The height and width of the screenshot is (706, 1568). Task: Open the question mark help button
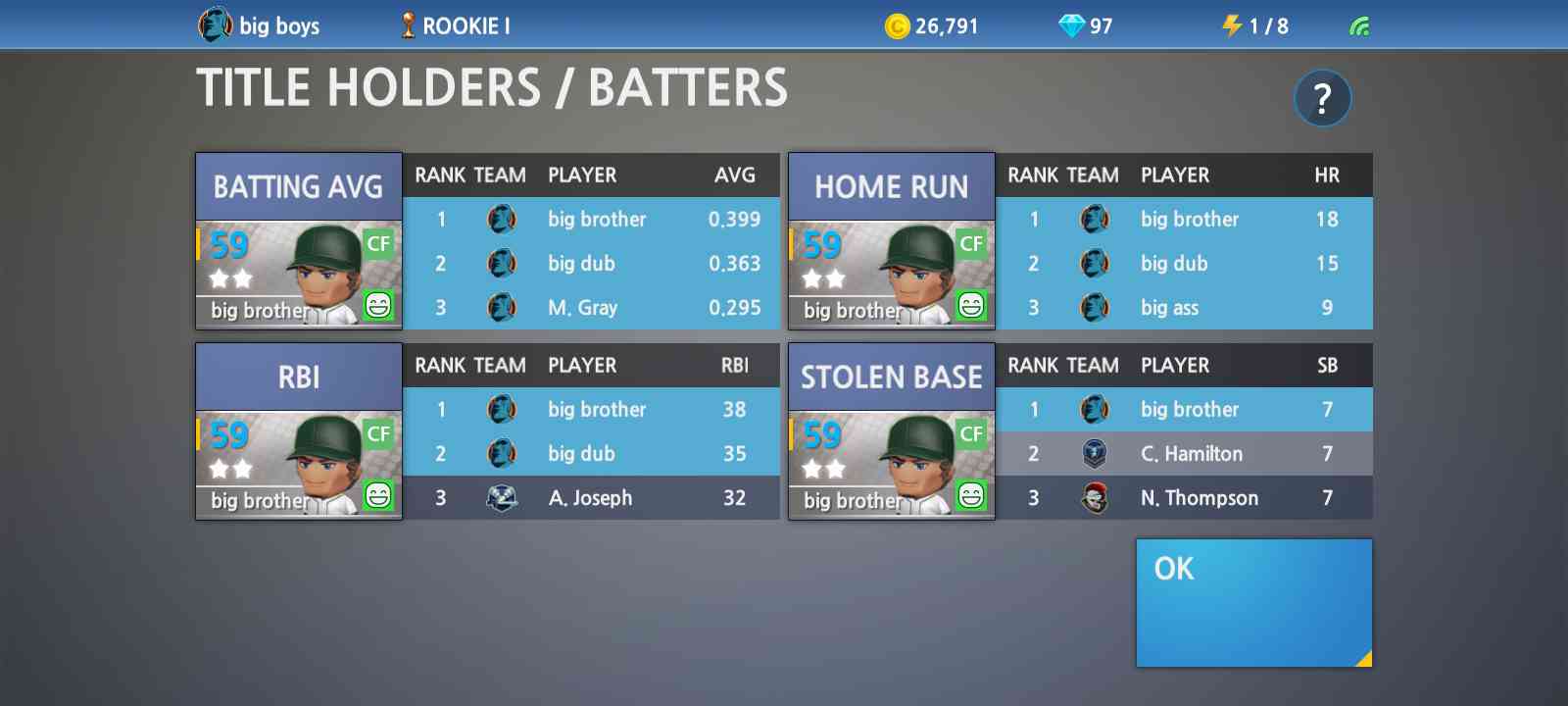tap(1322, 98)
